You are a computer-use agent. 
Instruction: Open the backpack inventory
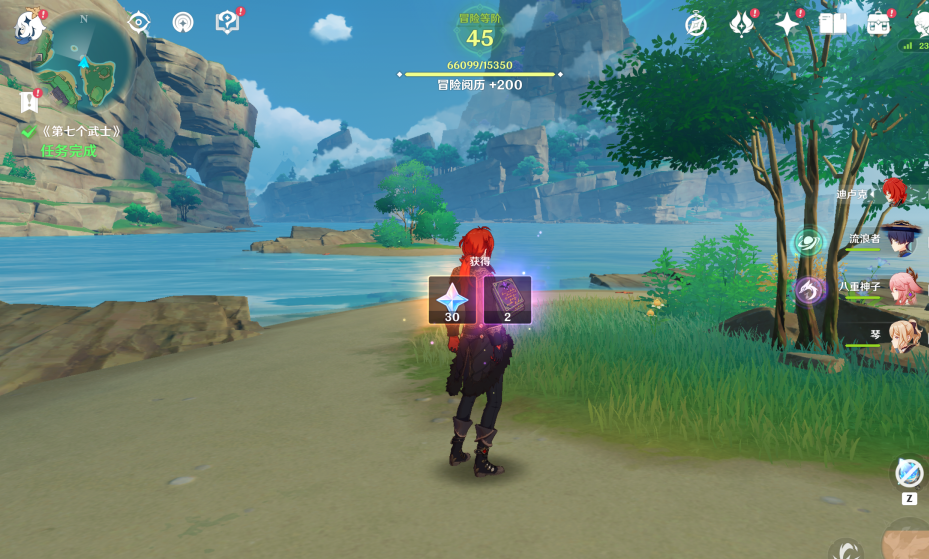878,24
